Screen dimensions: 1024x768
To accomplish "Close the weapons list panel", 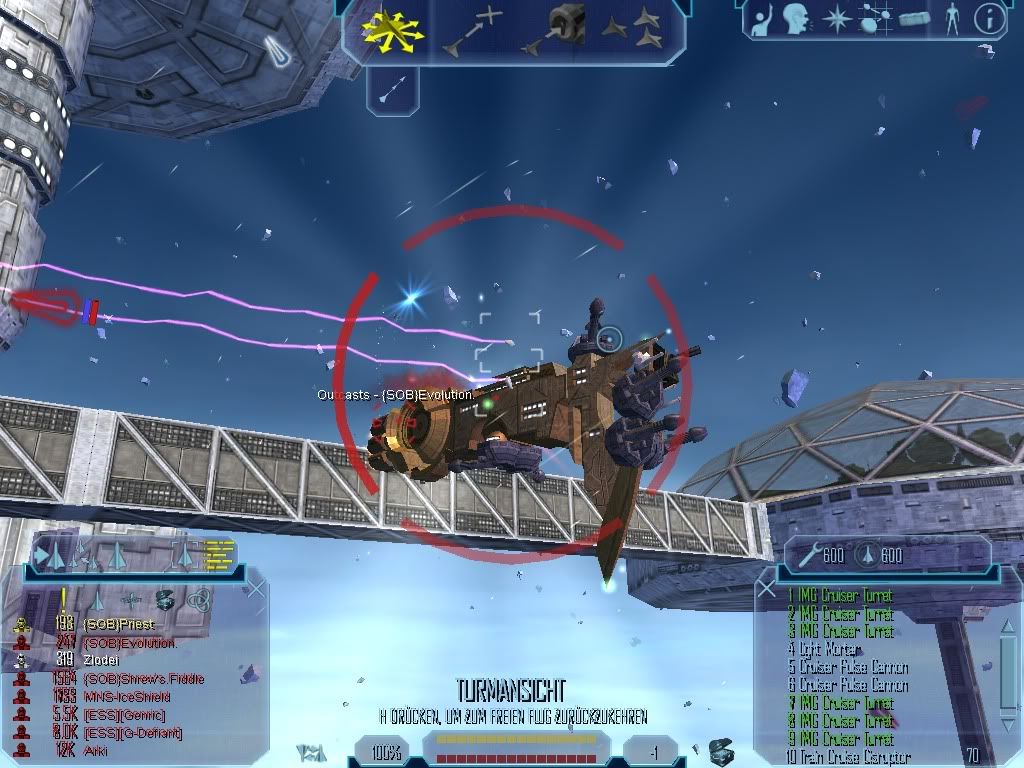I will point(767,590).
